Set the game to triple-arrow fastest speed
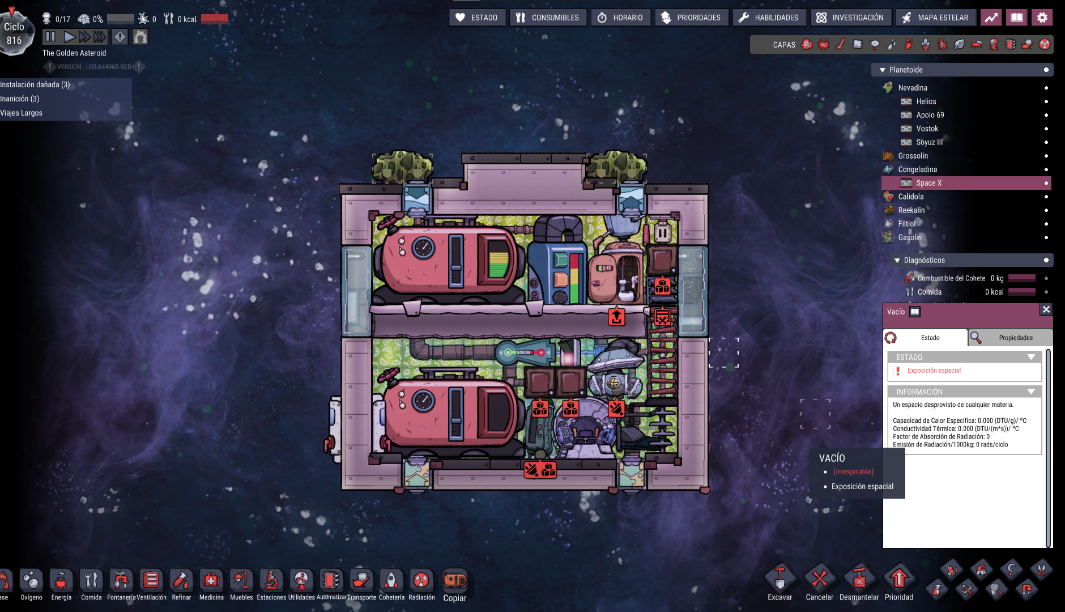The height and width of the screenshot is (612, 1065). pyautogui.click(x=100, y=37)
